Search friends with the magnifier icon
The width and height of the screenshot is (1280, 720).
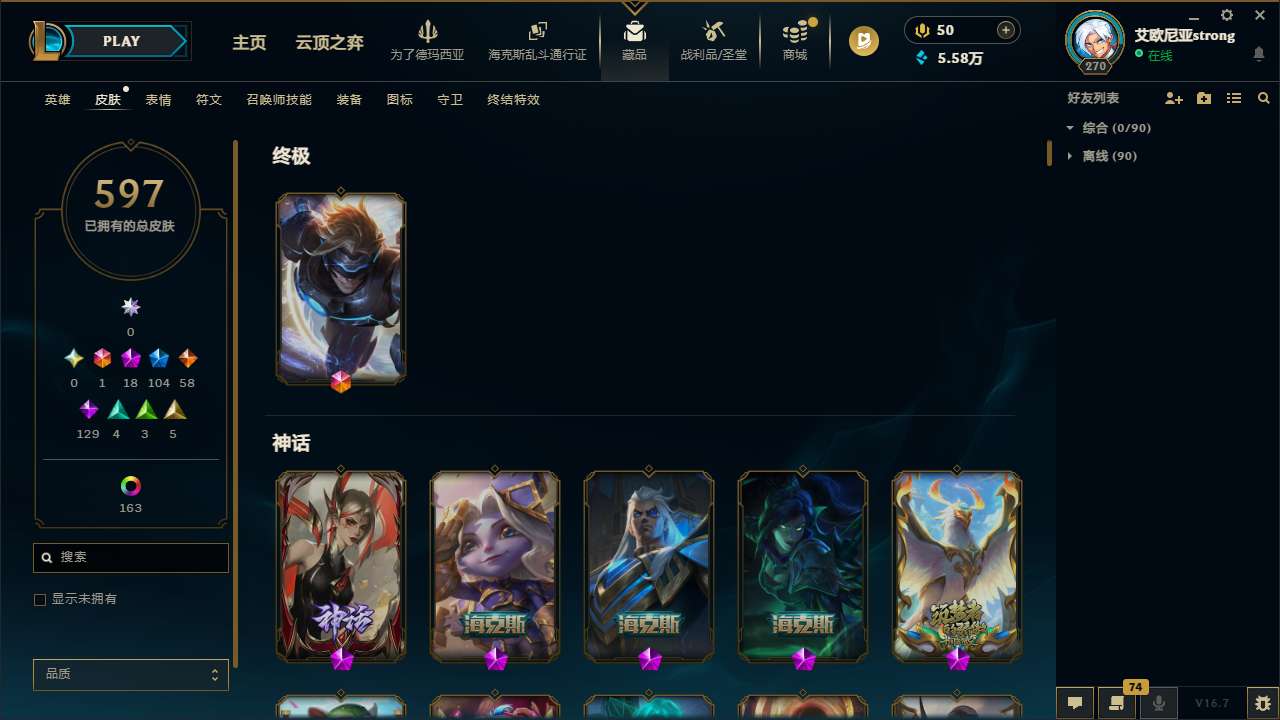point(1263,98)
